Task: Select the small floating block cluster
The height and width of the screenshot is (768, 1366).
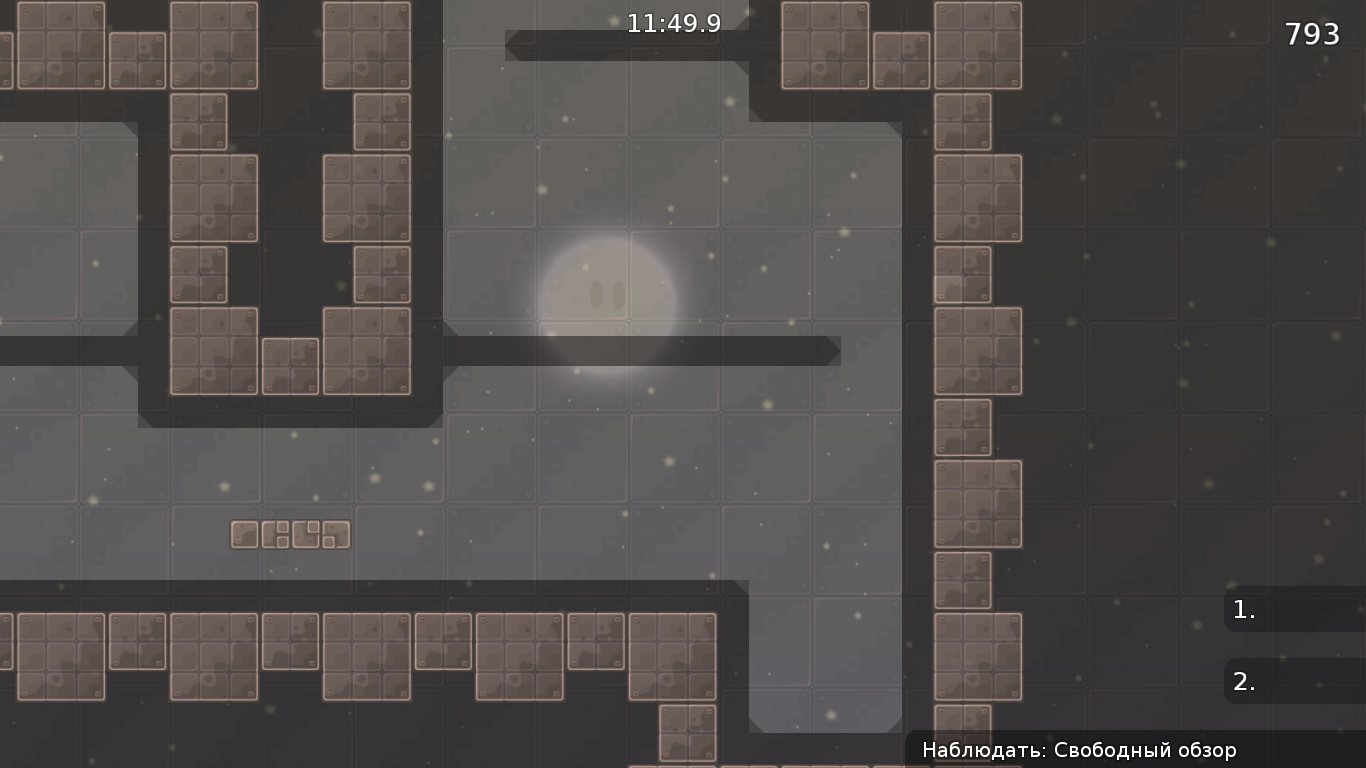Action: (290, 534)
